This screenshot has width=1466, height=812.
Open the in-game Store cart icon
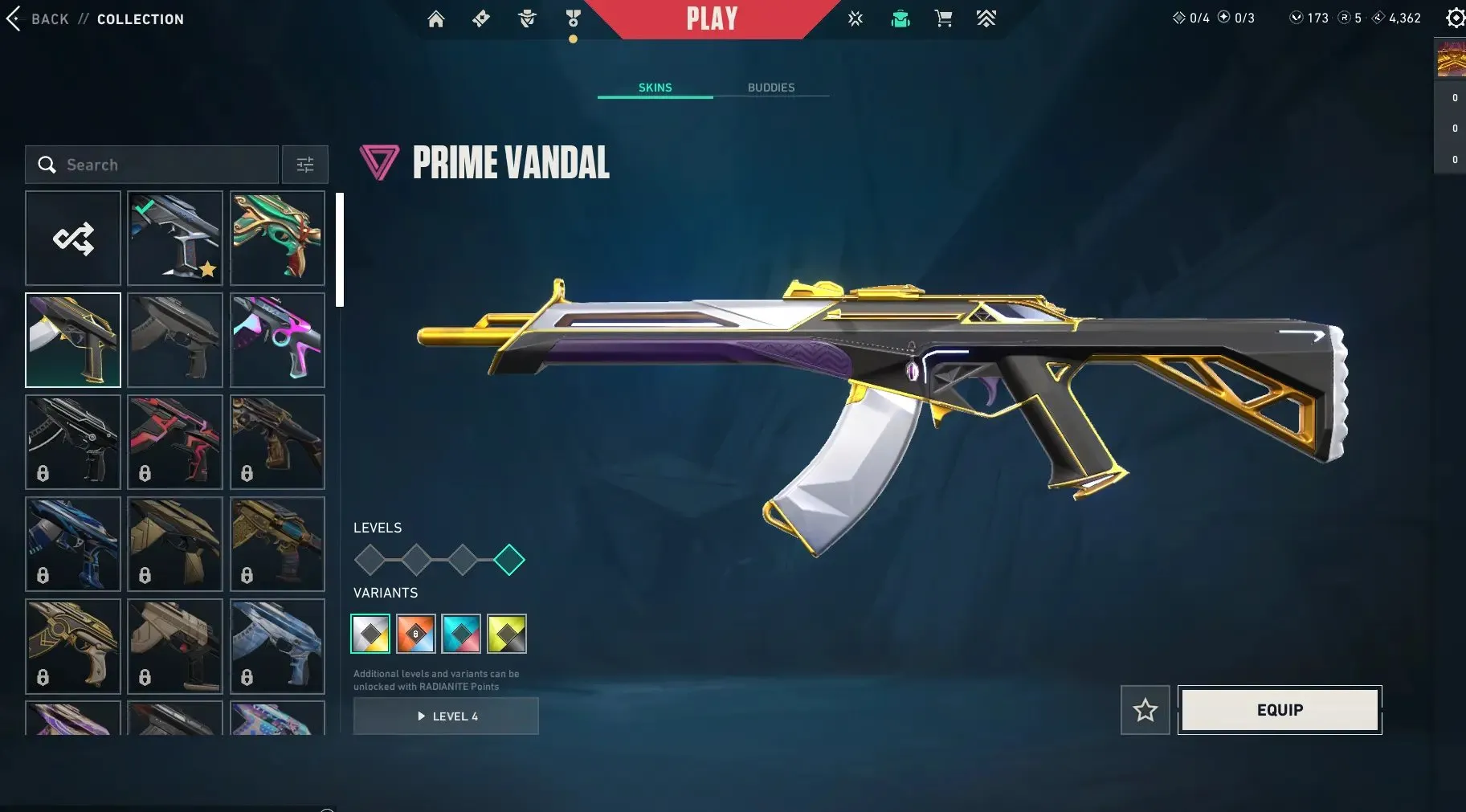[943, 18]
